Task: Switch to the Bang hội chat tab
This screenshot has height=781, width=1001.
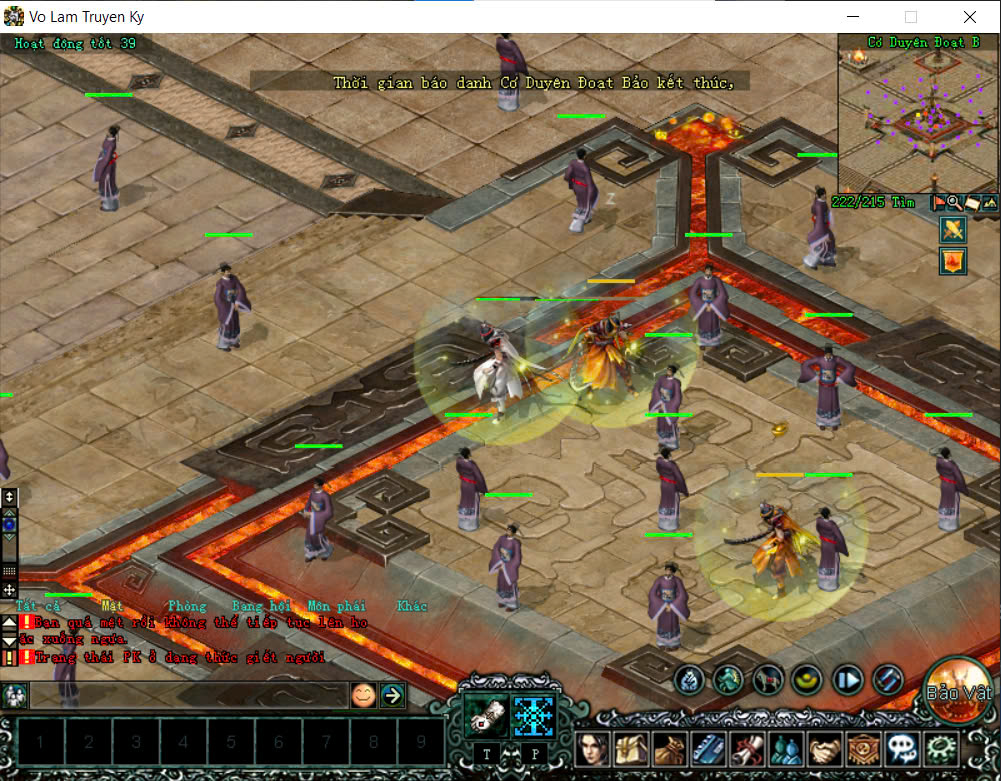Action: pos(260,606)
